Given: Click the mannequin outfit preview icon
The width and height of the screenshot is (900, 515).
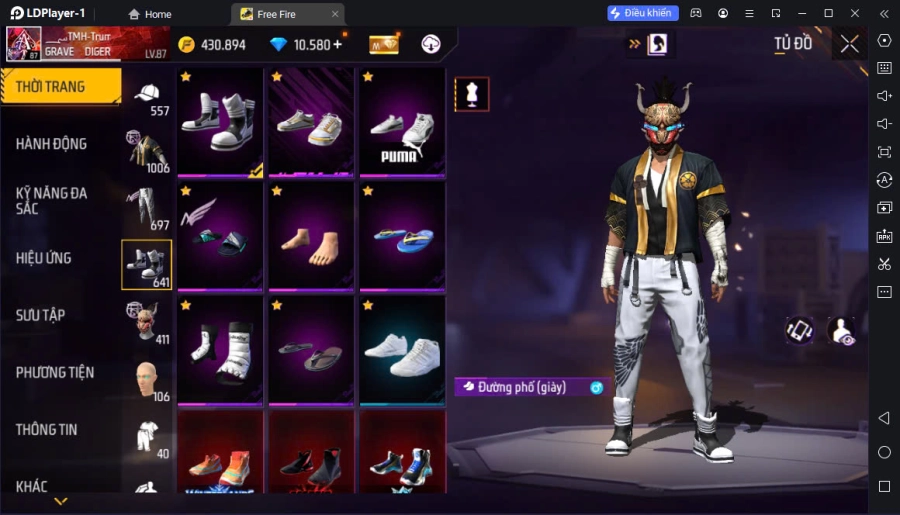Looking at the screenshot, I should click(471, 94).
